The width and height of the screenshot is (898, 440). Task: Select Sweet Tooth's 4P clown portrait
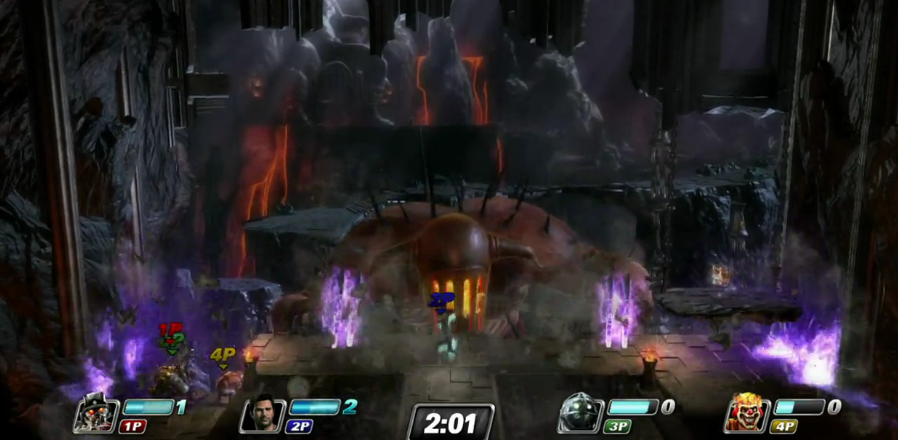(748, 413)
